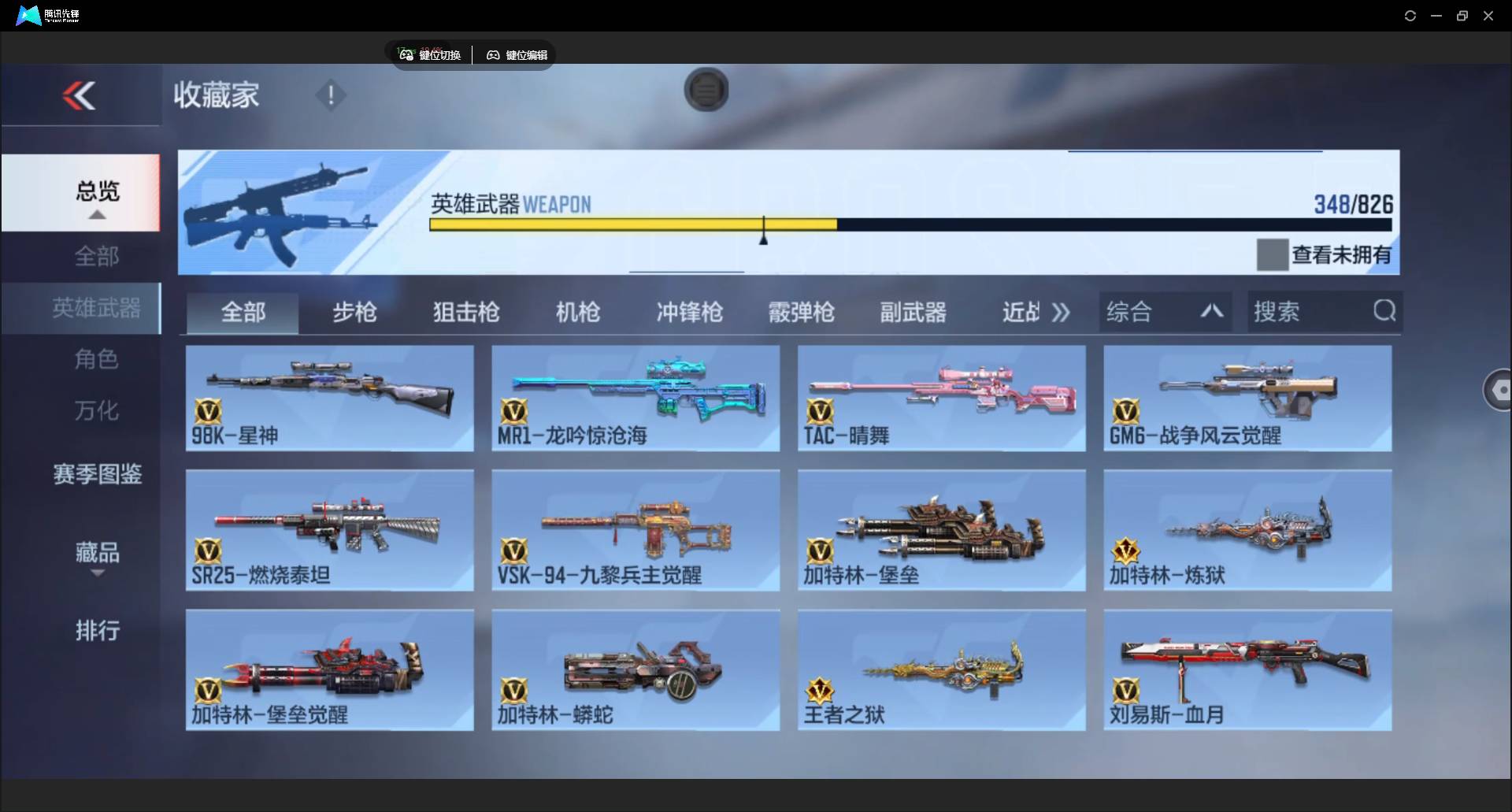This screenshot has height=812, width=1512.
Task: Select the 全部 weapon filter tab
Action: [x=242, y=312]
